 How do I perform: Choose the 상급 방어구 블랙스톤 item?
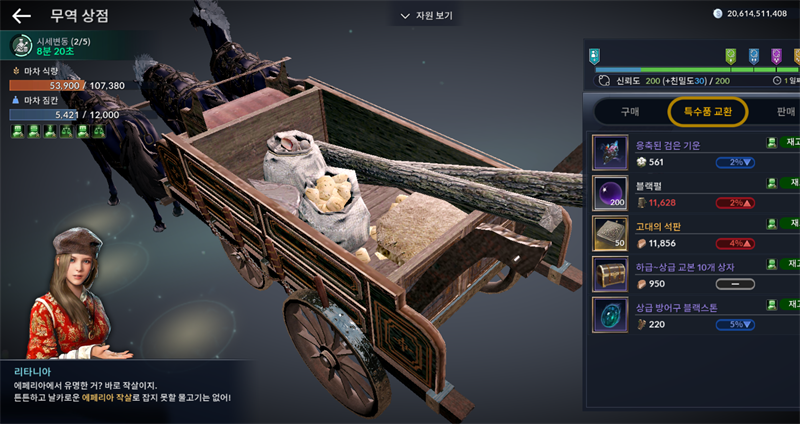point(611,314)
